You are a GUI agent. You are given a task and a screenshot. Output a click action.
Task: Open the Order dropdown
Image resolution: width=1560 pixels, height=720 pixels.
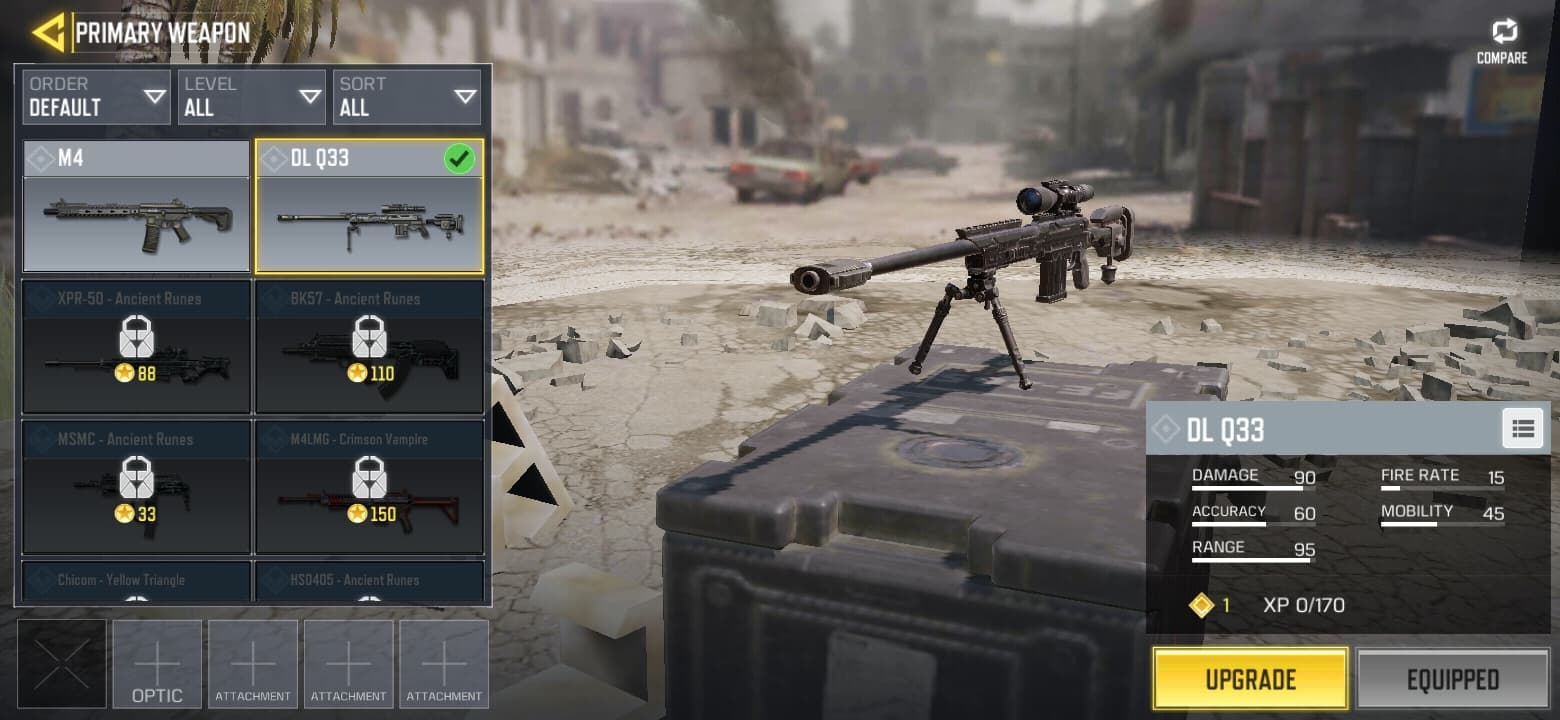click(x=96, y=97)
